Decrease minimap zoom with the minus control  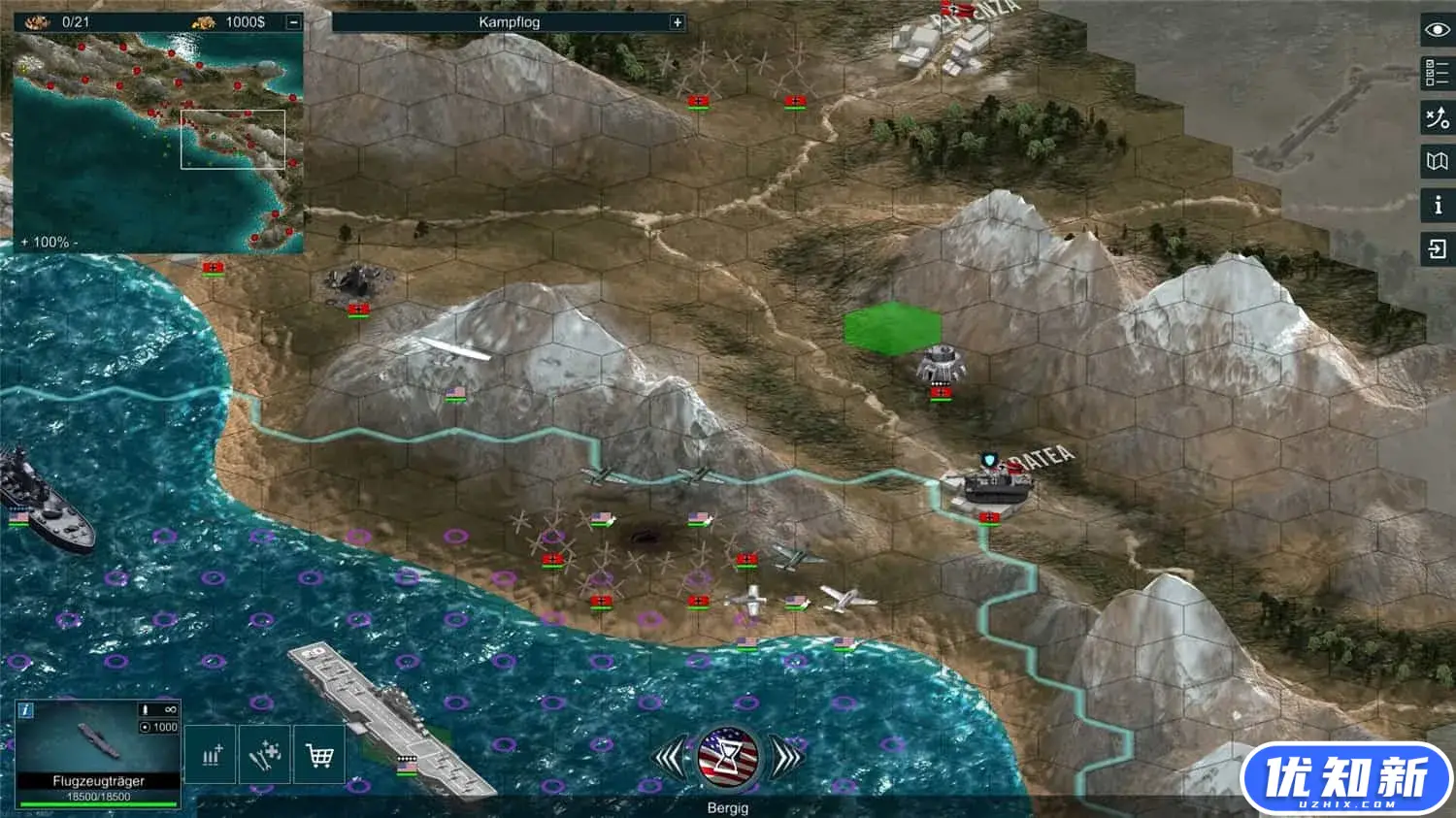(x=78, y=243)
